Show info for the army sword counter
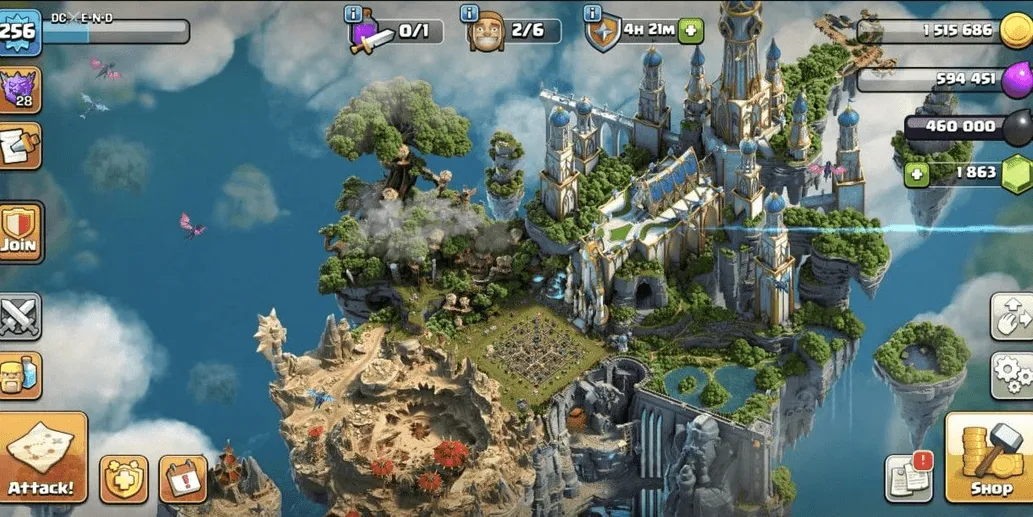Screen dimensions: 1033x517 pos(354,13)
